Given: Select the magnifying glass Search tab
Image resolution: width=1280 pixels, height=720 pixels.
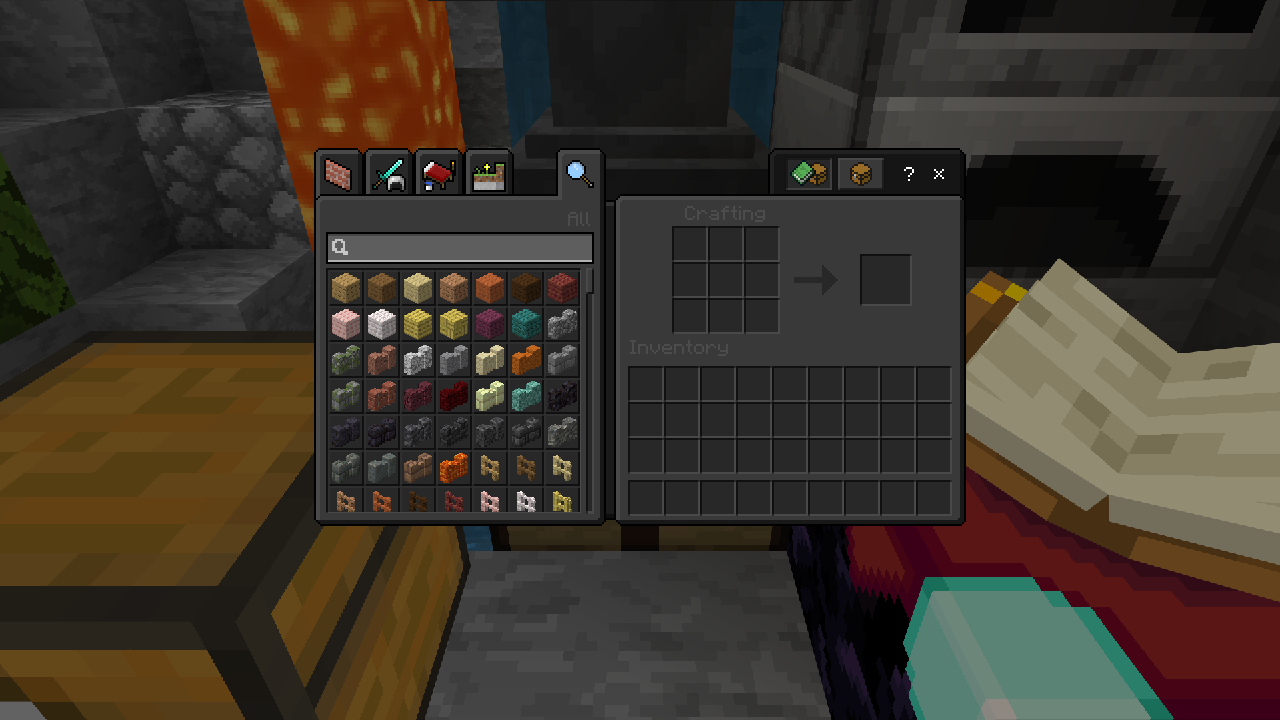Looking at the screenshot, I should pyautogui.click(x=580, y=174).
